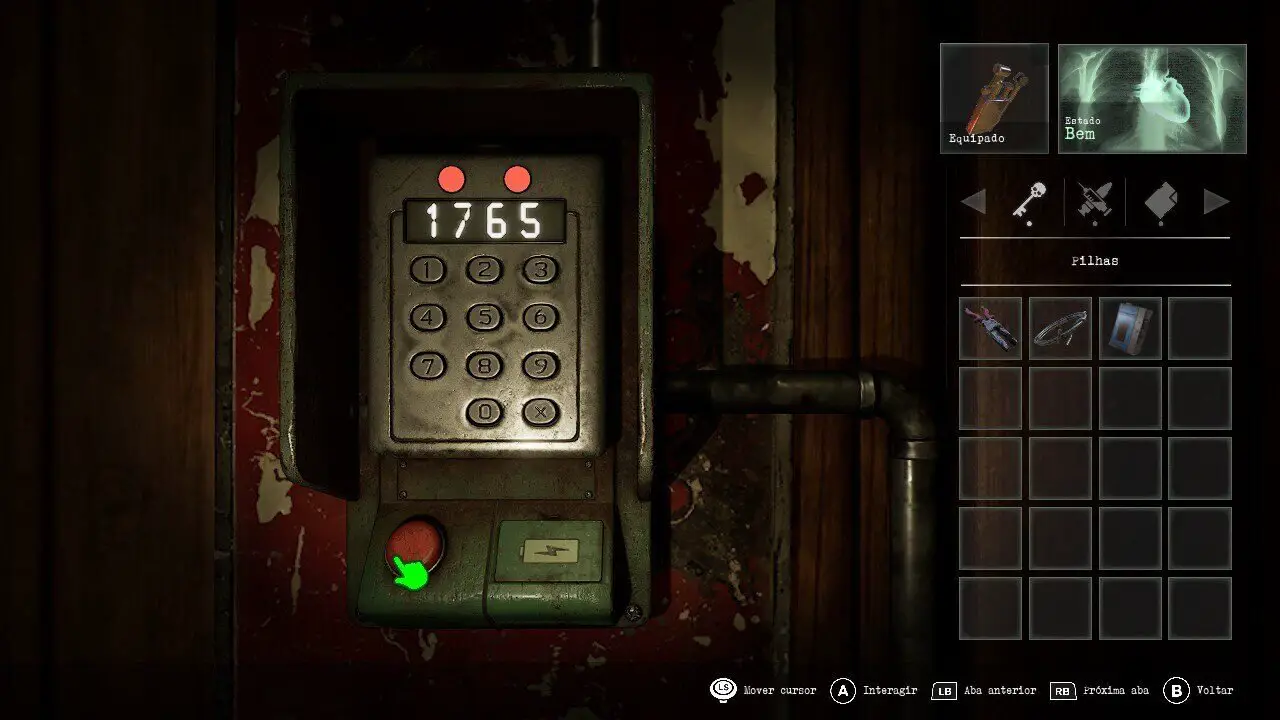This screenshot has width=1280, height=720.
Task: Hit keypad digit 4
Action: (429, 318)
